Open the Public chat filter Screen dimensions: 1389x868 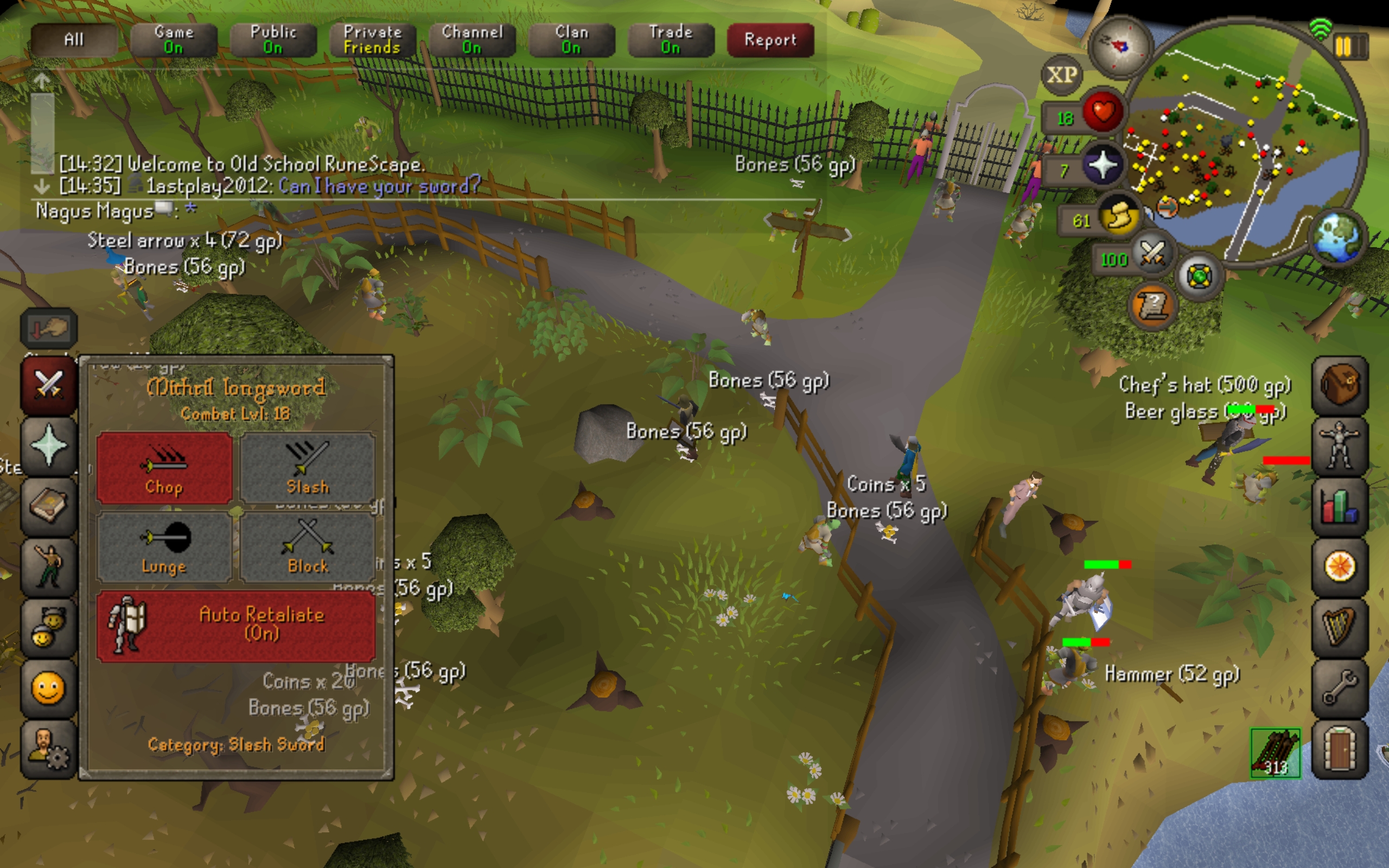point(273,40)
